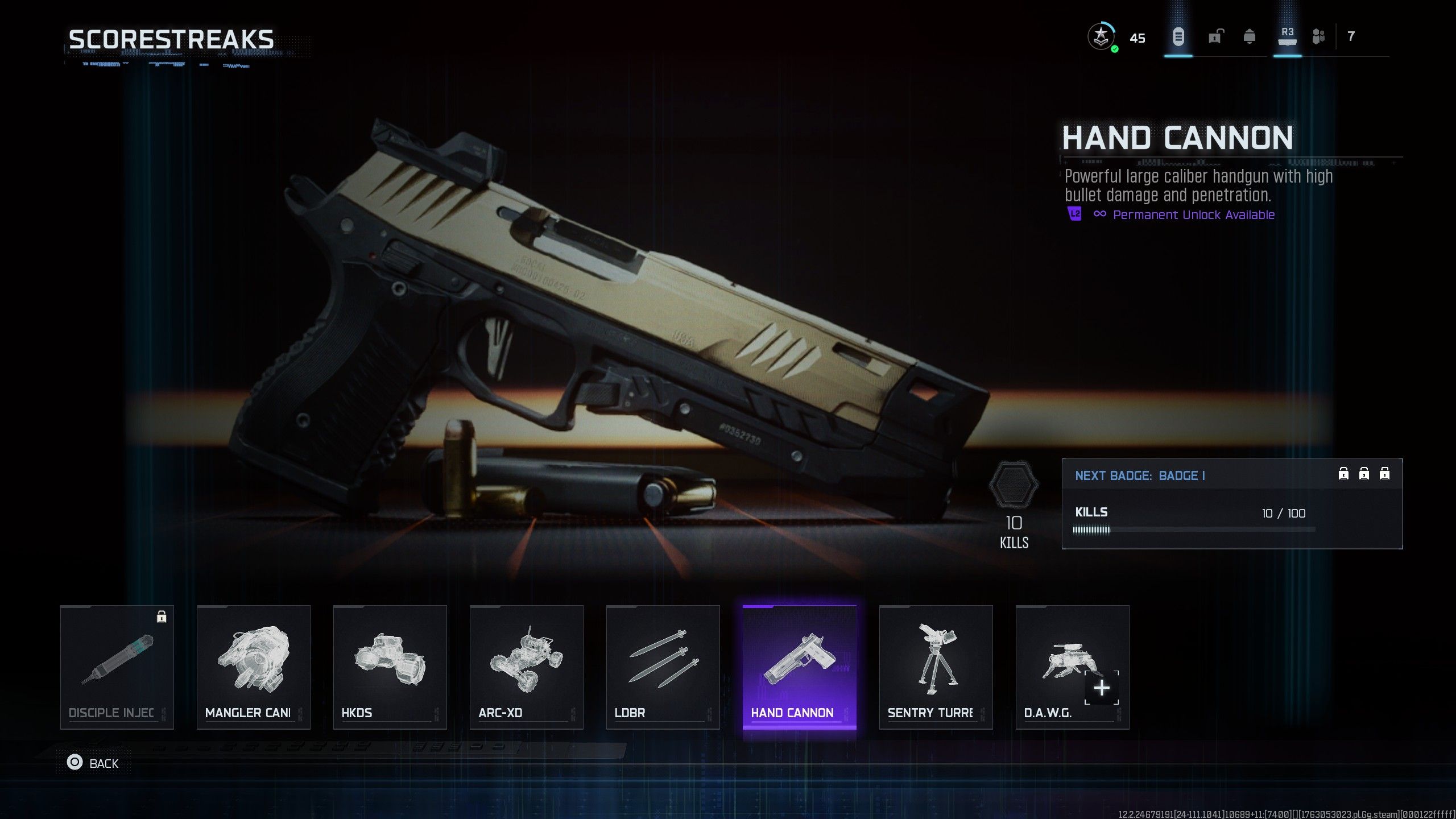
Task: Use the Permanent Unlock Available option
Action: pos(1193,215)
